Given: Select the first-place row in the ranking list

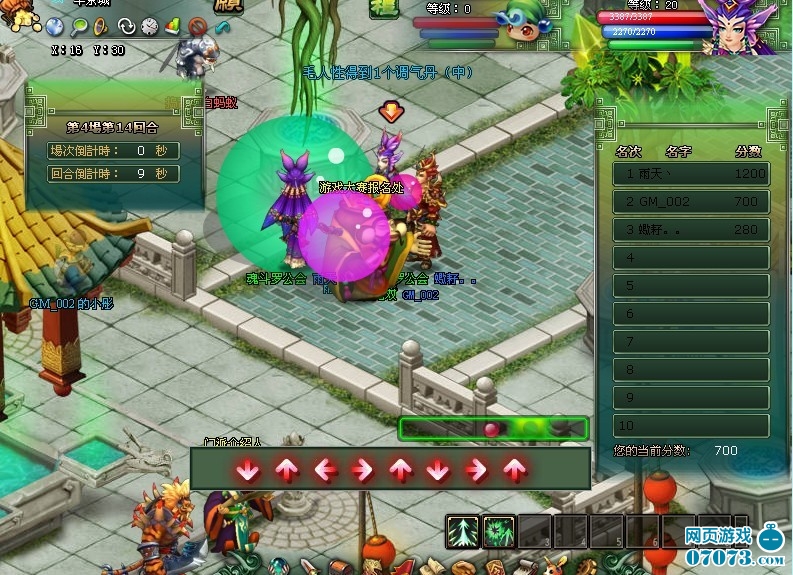Looking at the screenshot, I should click(x=691, y=174).
